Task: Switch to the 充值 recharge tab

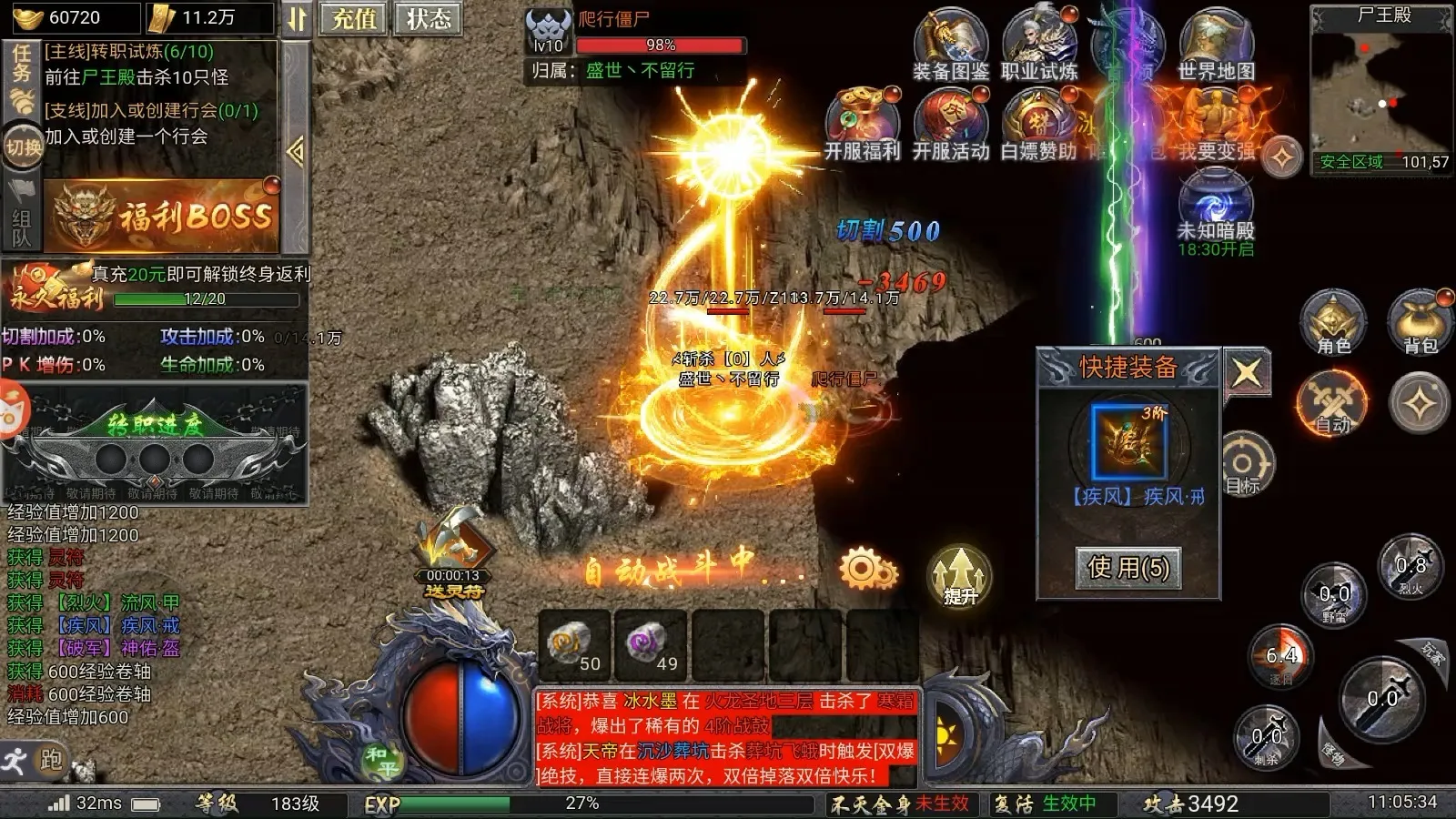Action: (353, 20)
